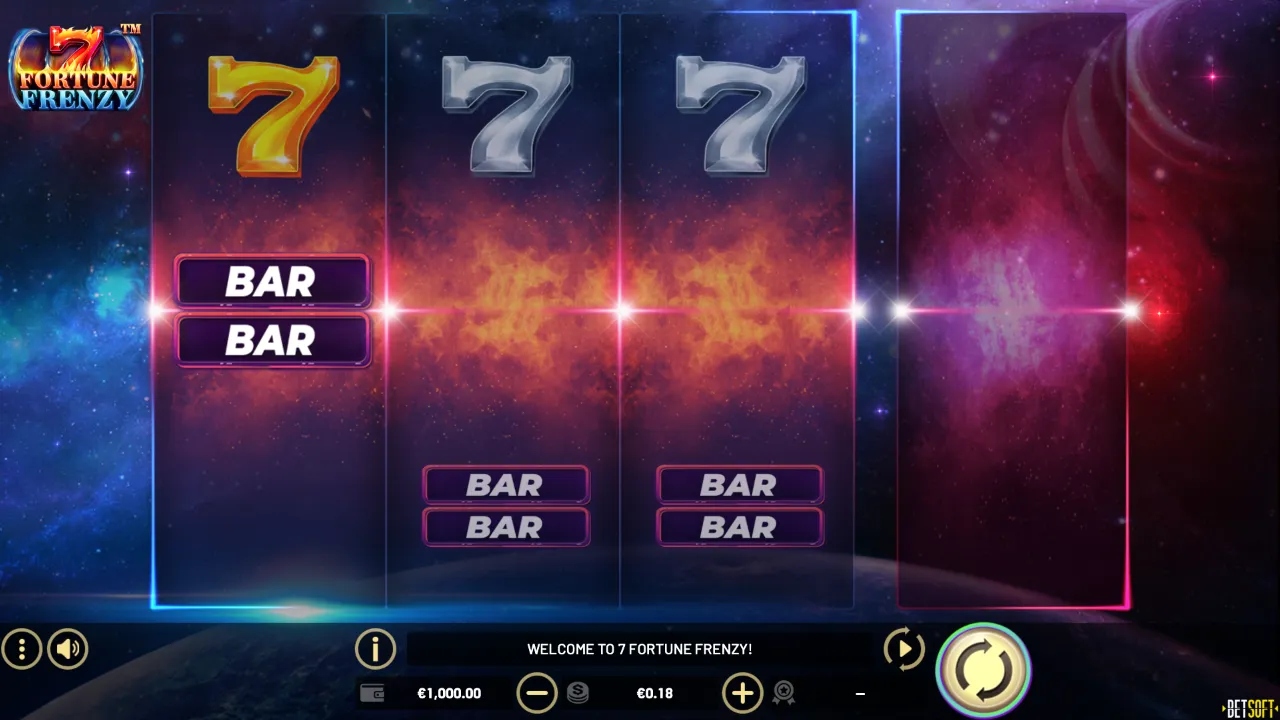This screenshot has height=720, width=1280.
Task: Decrease the bet with the minus button
Action: (538, 692)
